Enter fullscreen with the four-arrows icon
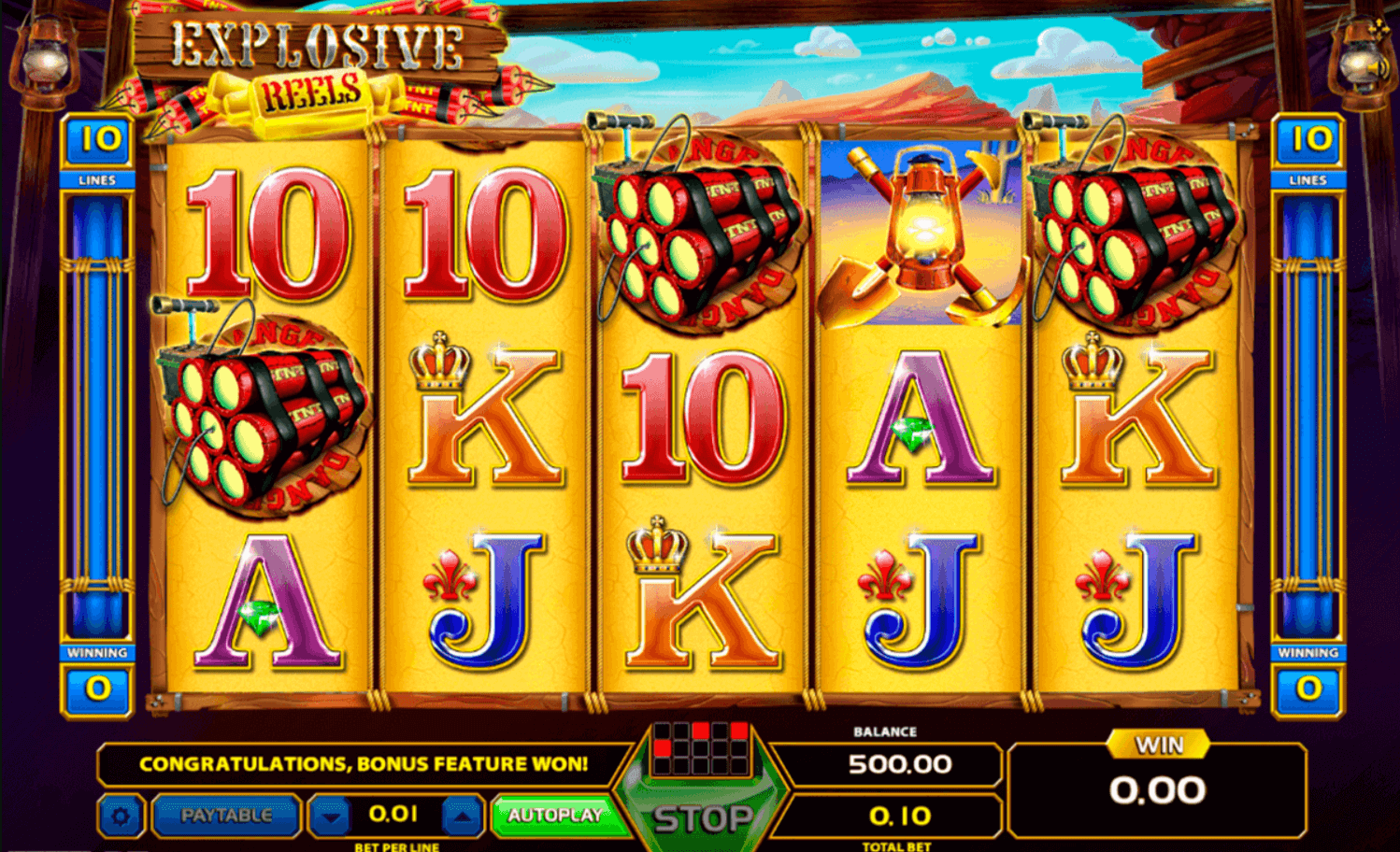The width and height of the screenshot is (1400, 852). click(x=1378, y=28)
